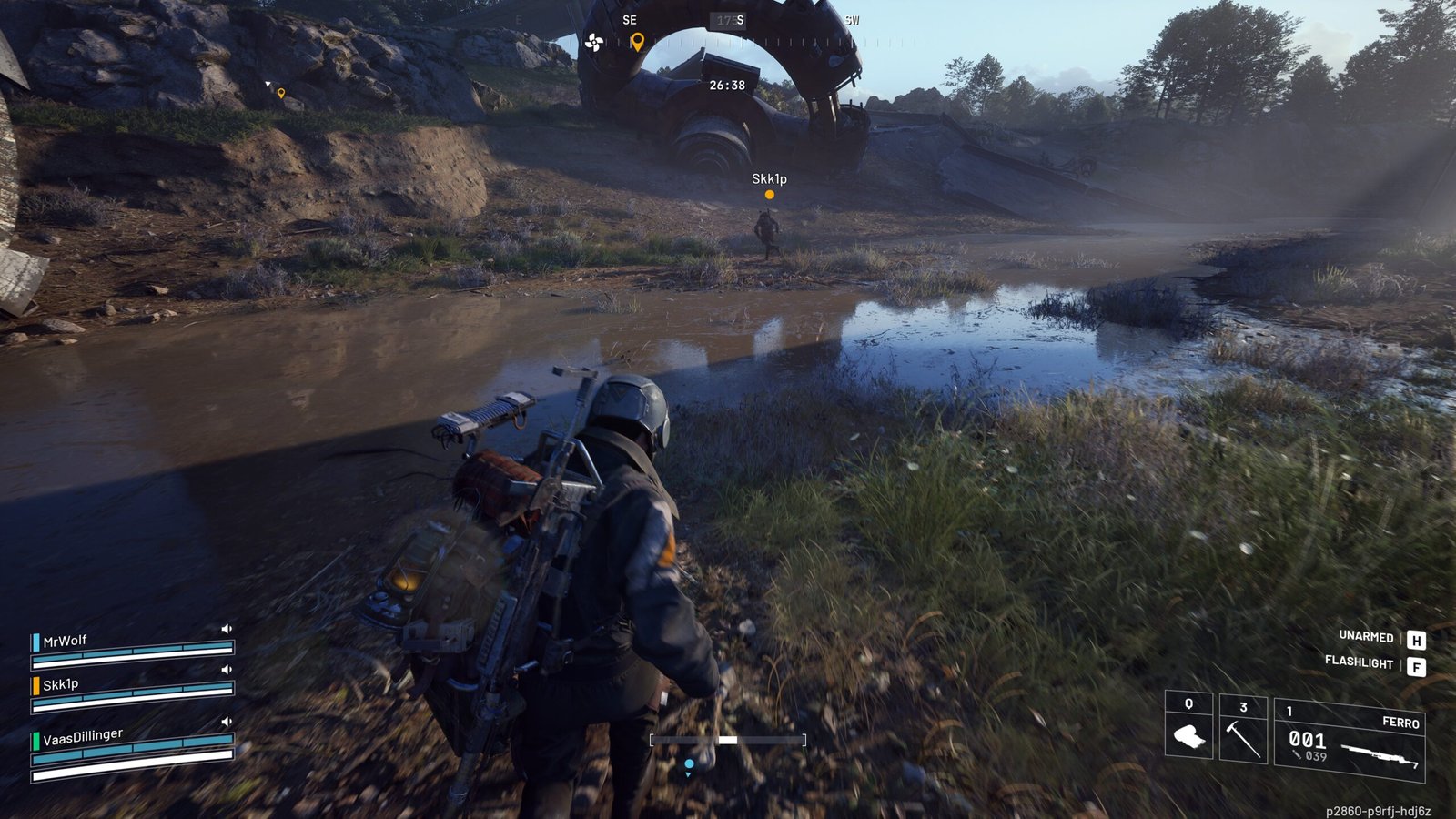Select the pickaxe tool slot
Screen dimensions: 1456x819
pos(1242,730)
